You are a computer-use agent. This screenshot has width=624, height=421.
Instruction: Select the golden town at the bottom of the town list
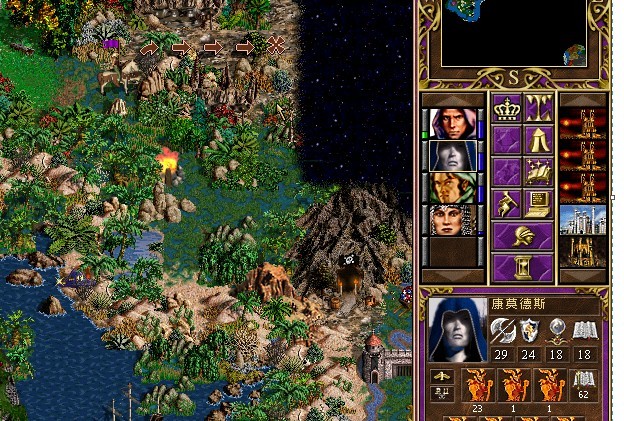click(582, 252)
